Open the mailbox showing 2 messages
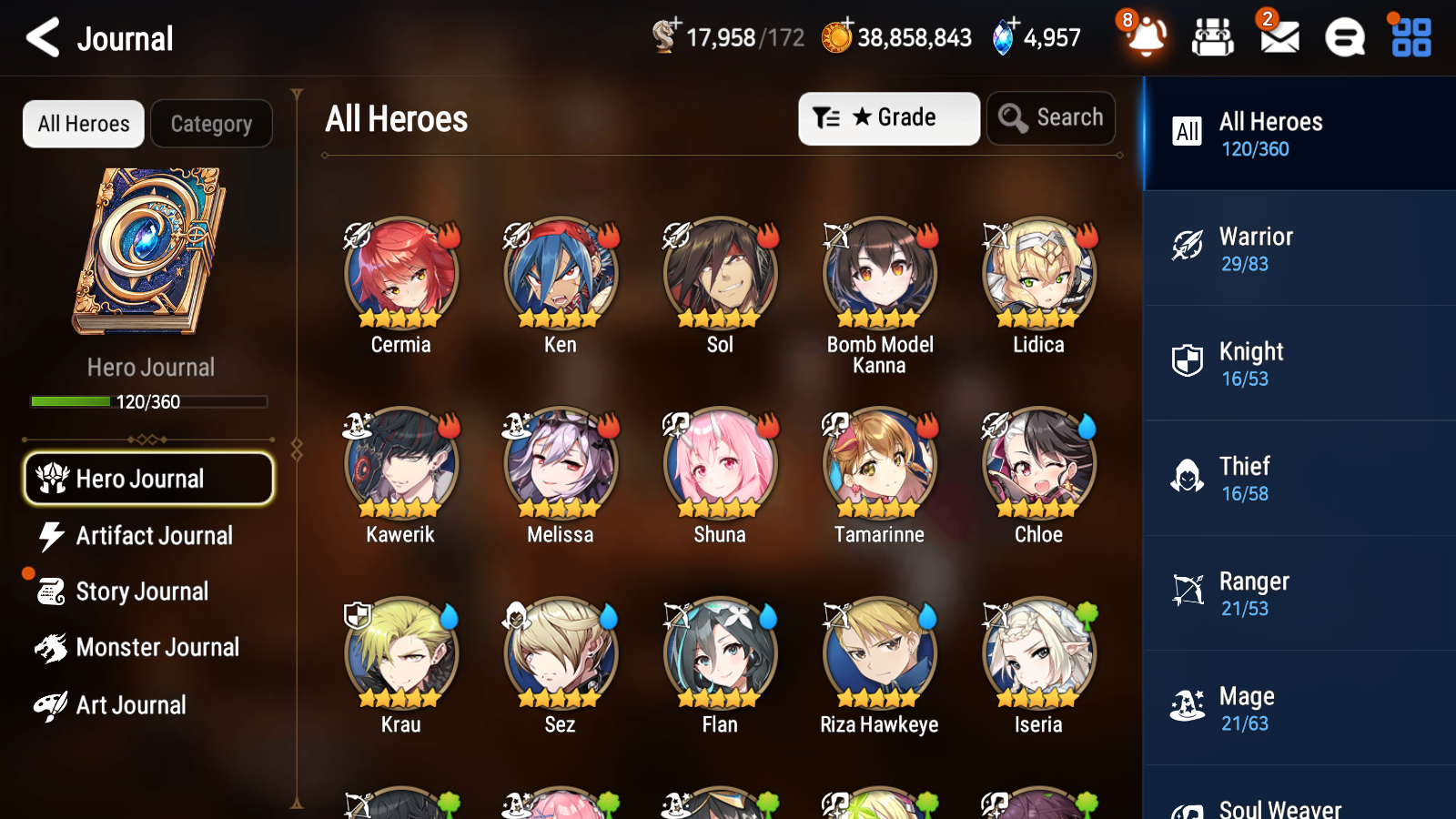 click(1278, 38)
